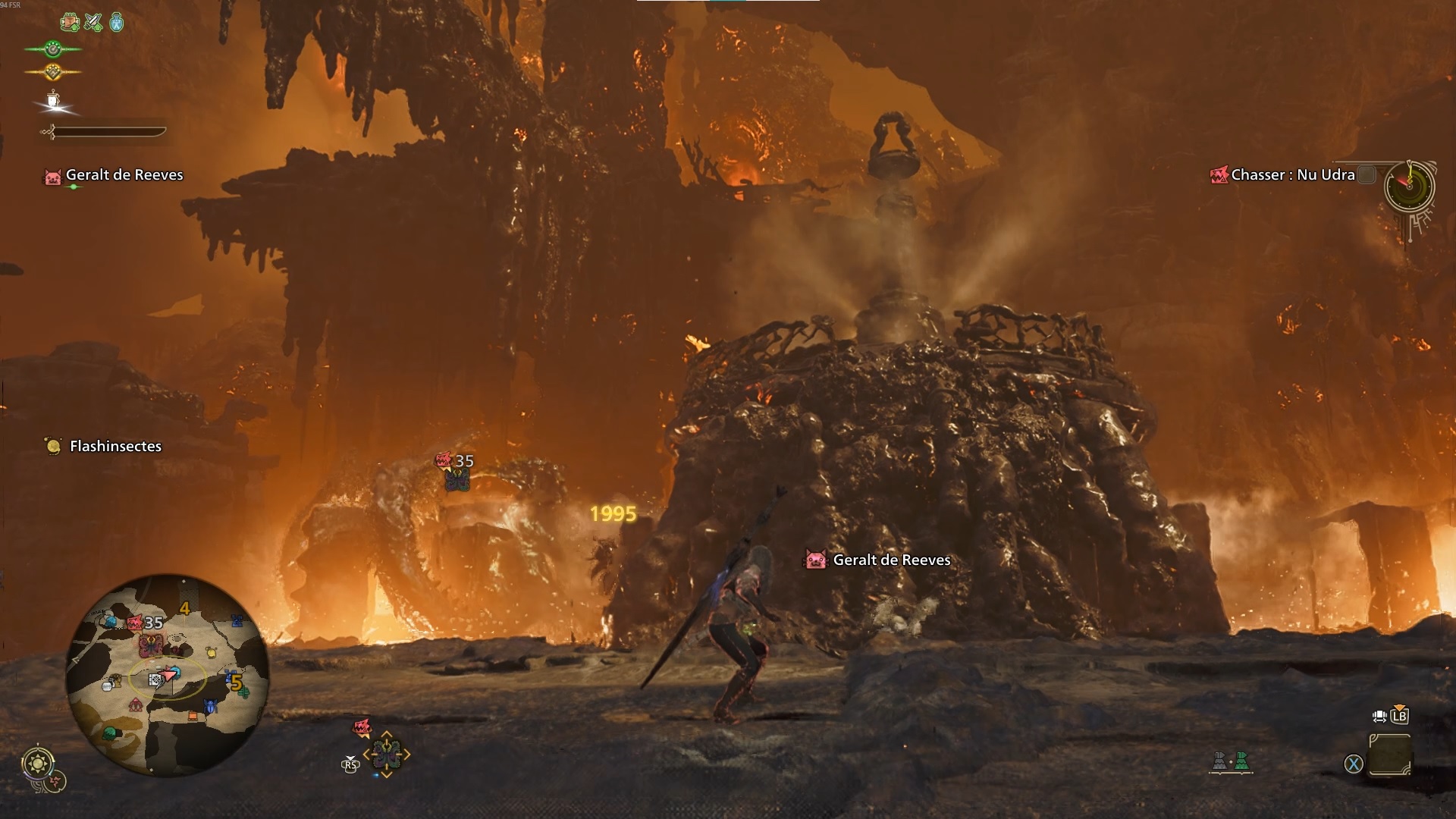Toggle the yellow stamina ring indicator
This screenshot has height=819, width=1456.
click(x=55, y=73)
